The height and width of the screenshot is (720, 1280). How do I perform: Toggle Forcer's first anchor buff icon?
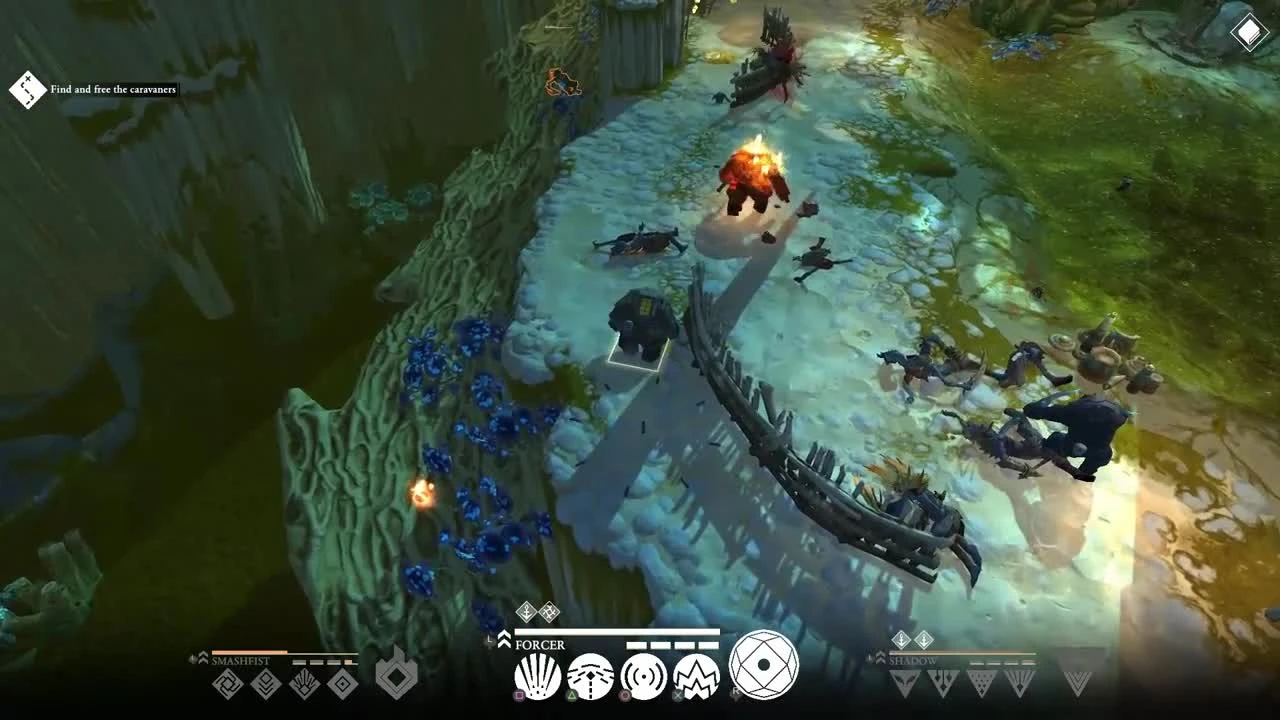tap(526, 611)
